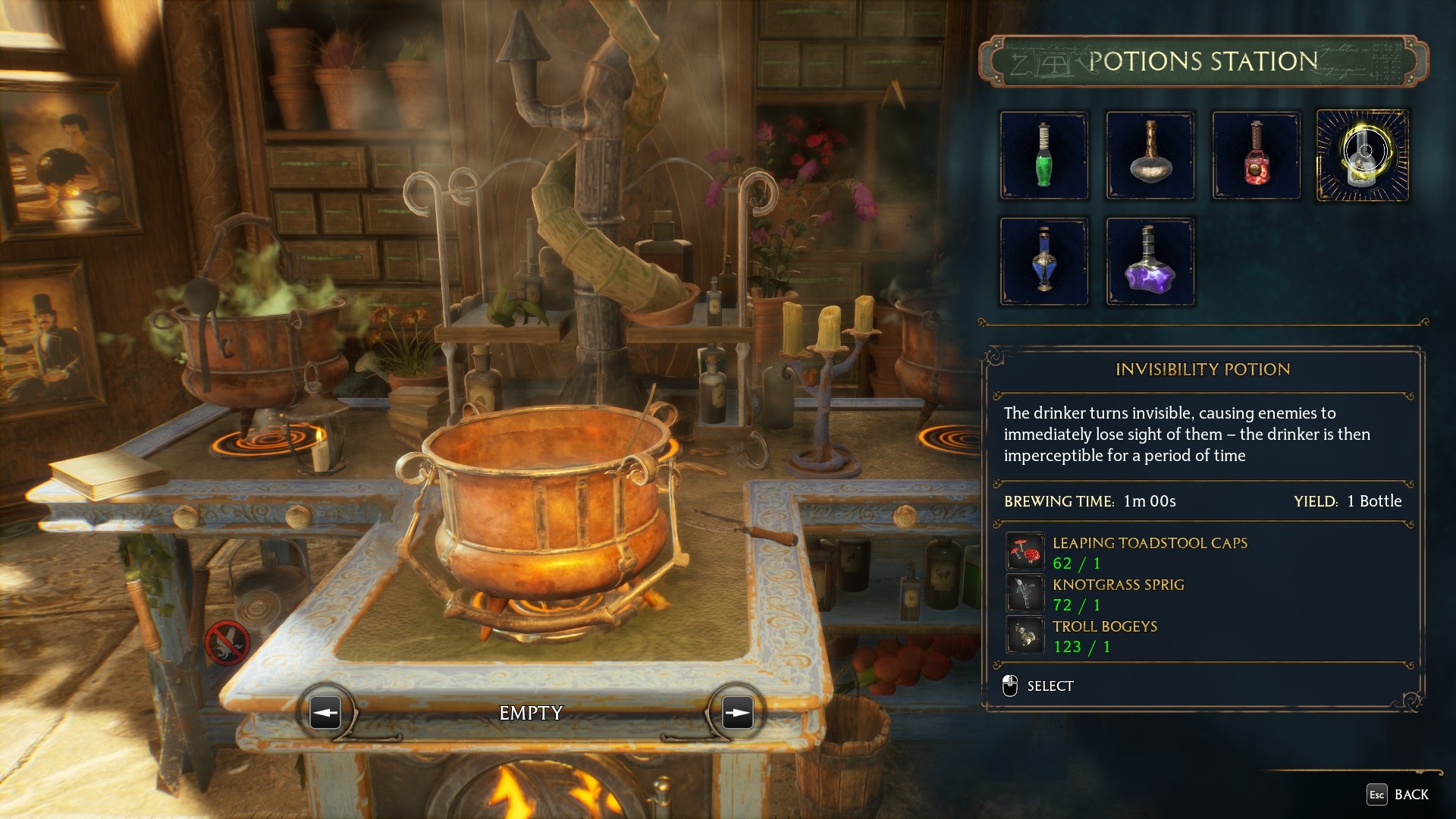Choose the blue potion bottle recipe
The height and width of the screenshot is (819, 1456).
pos(1044,262)
